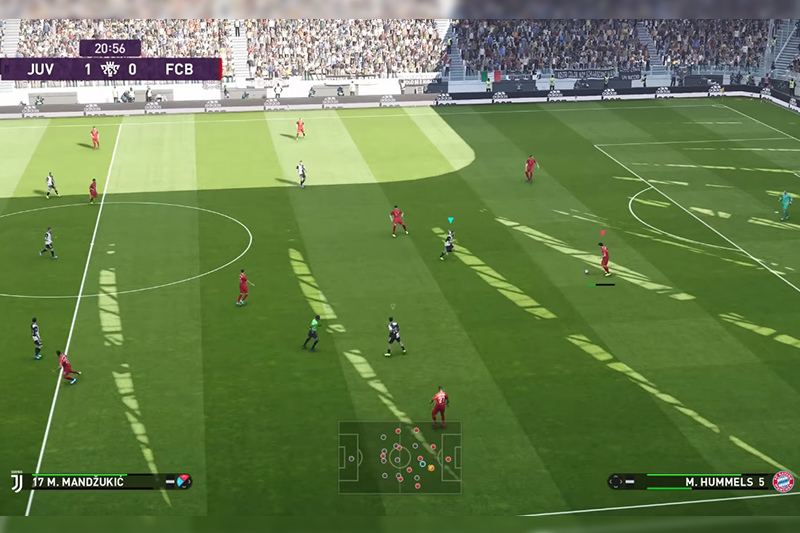Image resolution: width=800 pixels, height=533 pixels.
Task: Click the Bayern Munich club crest
Action: (x=783, y=481)
